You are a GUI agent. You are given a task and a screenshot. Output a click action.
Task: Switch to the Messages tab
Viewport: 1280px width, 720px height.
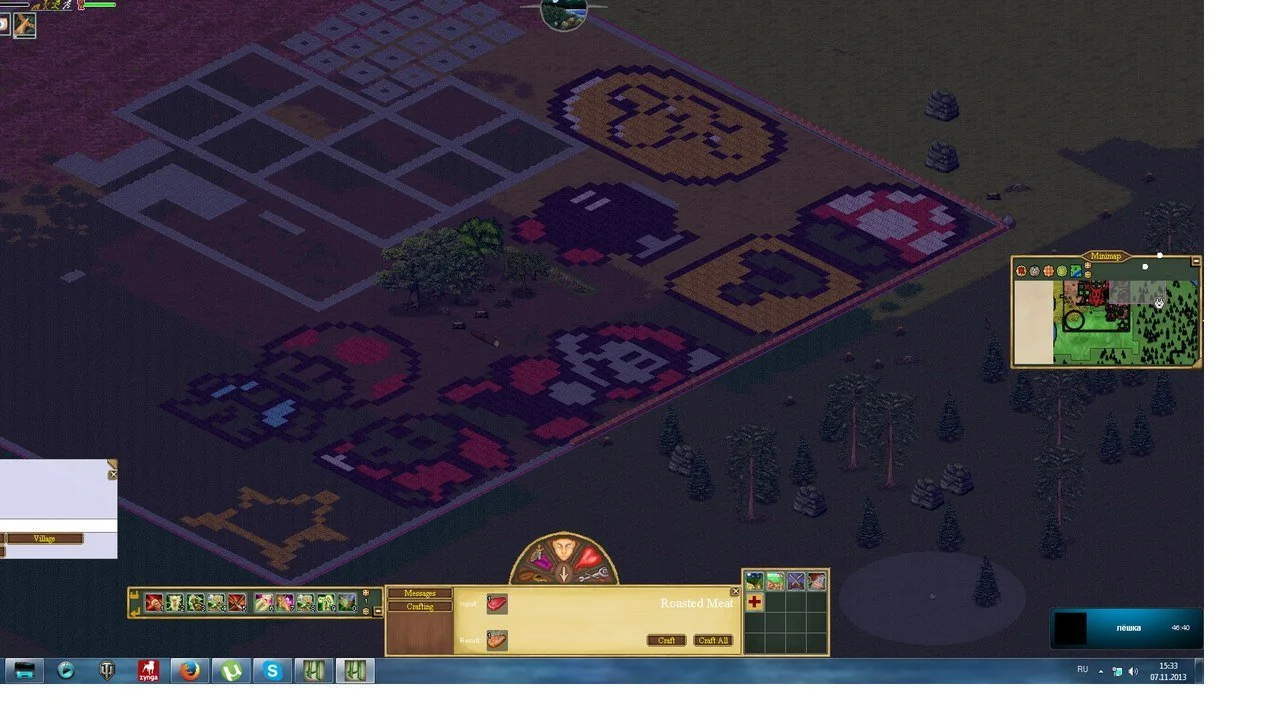point(419,592)
